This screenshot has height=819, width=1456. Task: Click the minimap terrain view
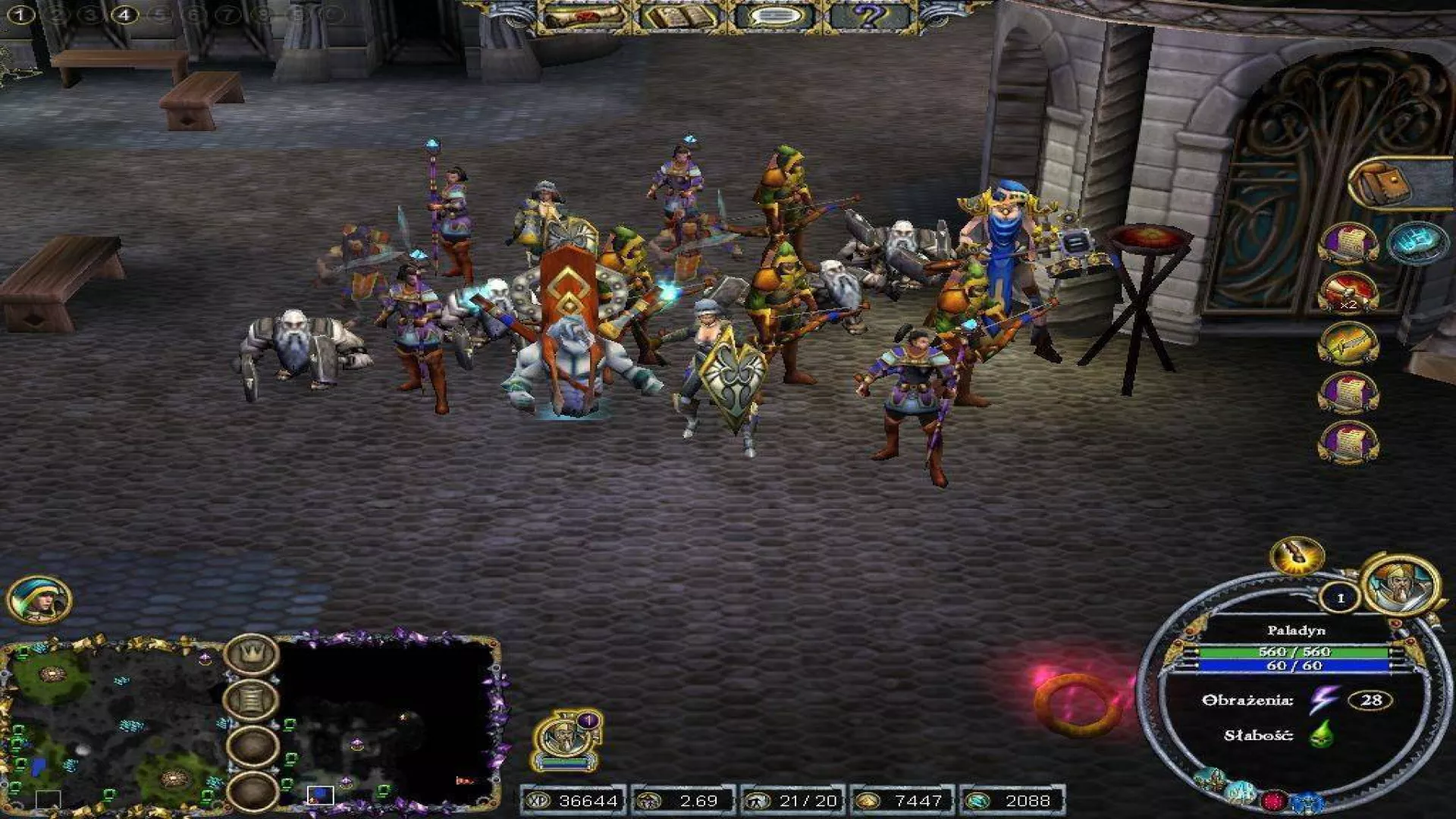tap(114, 724)
